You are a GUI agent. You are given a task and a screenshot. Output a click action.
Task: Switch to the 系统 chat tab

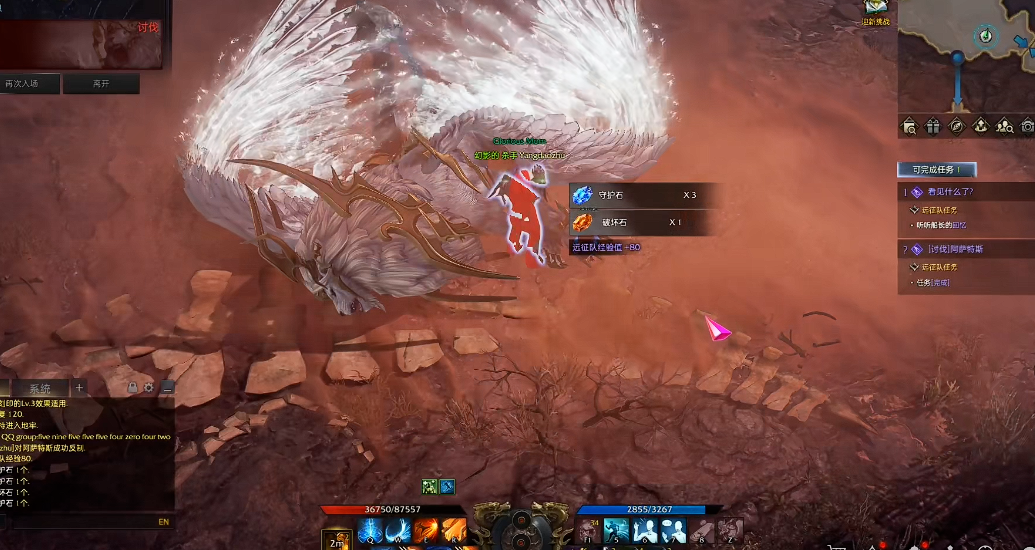click(40, 388)
